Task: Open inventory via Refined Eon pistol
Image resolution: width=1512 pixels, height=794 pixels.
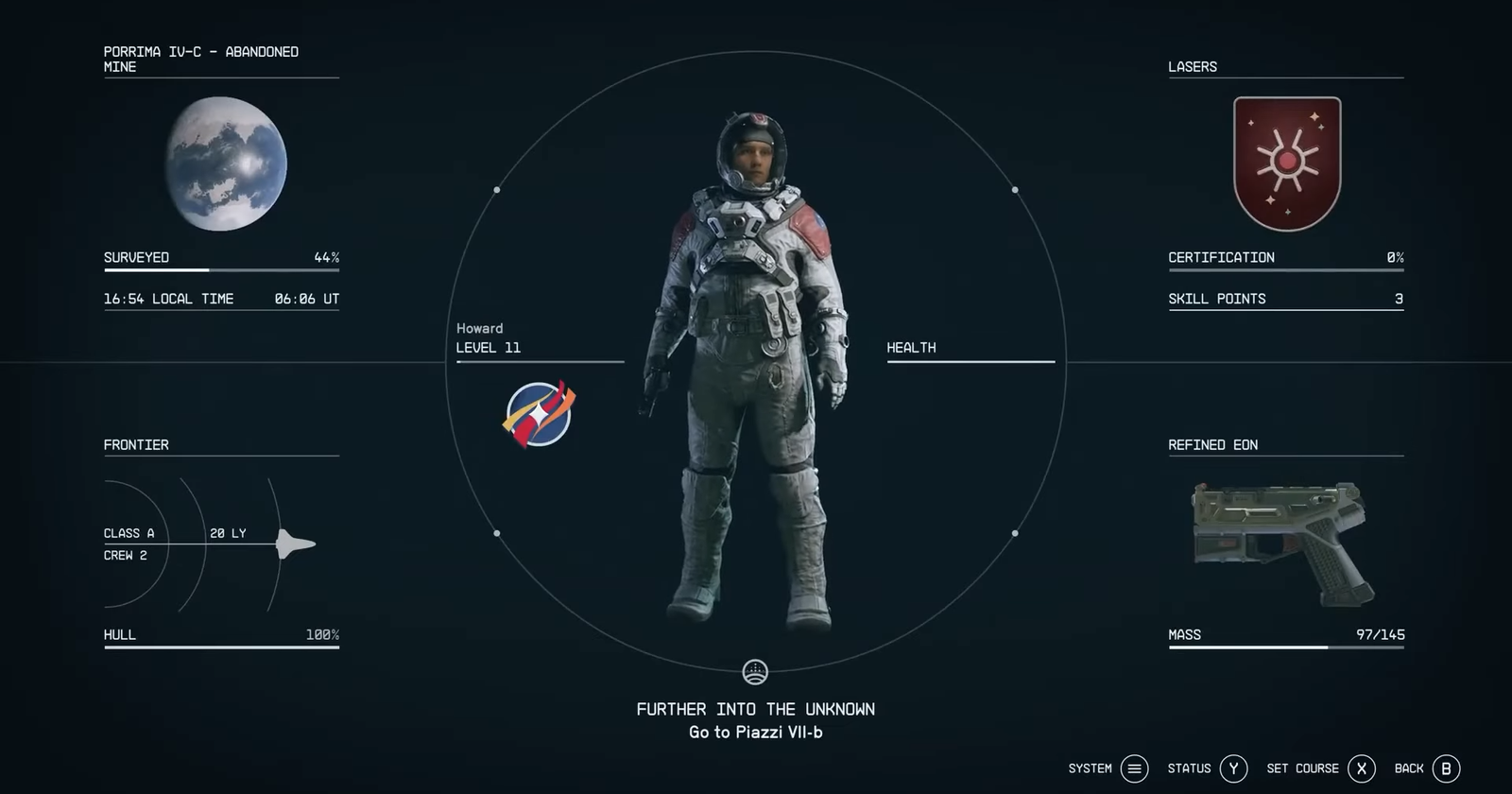Action: 1280,542
